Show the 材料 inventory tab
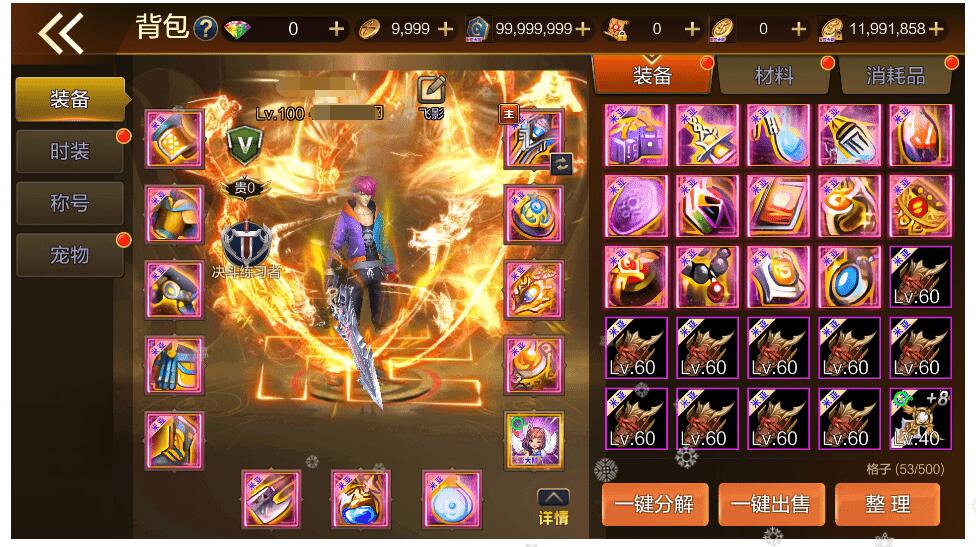The height and width of the screenshot is (547, 976). click(773, 75)
